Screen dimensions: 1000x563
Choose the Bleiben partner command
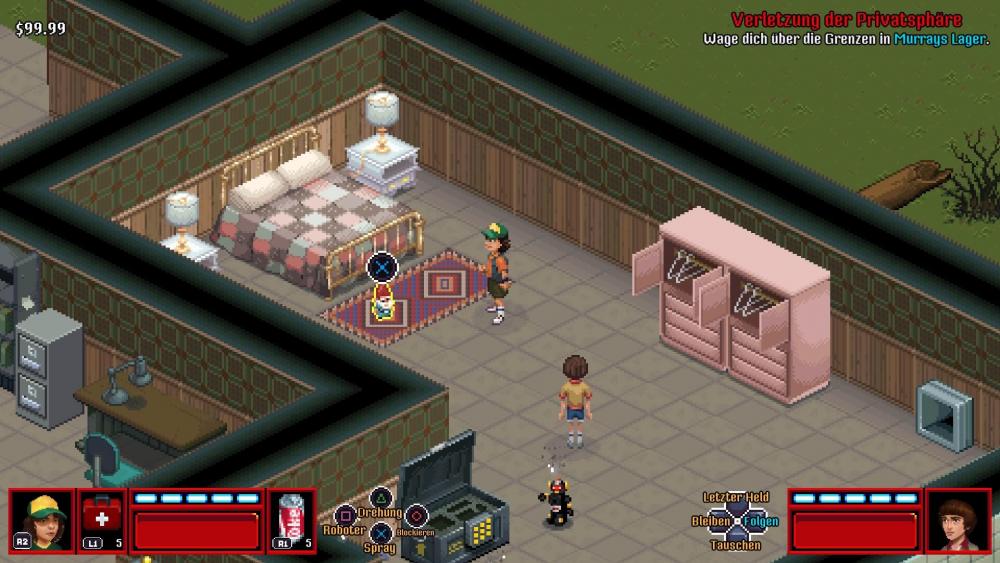(x=710, y=521)
